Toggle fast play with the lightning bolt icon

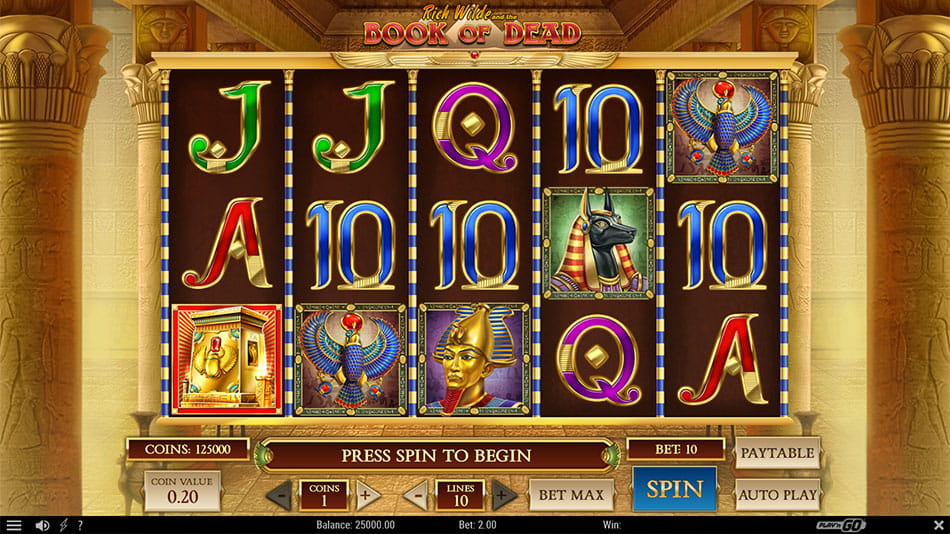(x=64, y=525)
